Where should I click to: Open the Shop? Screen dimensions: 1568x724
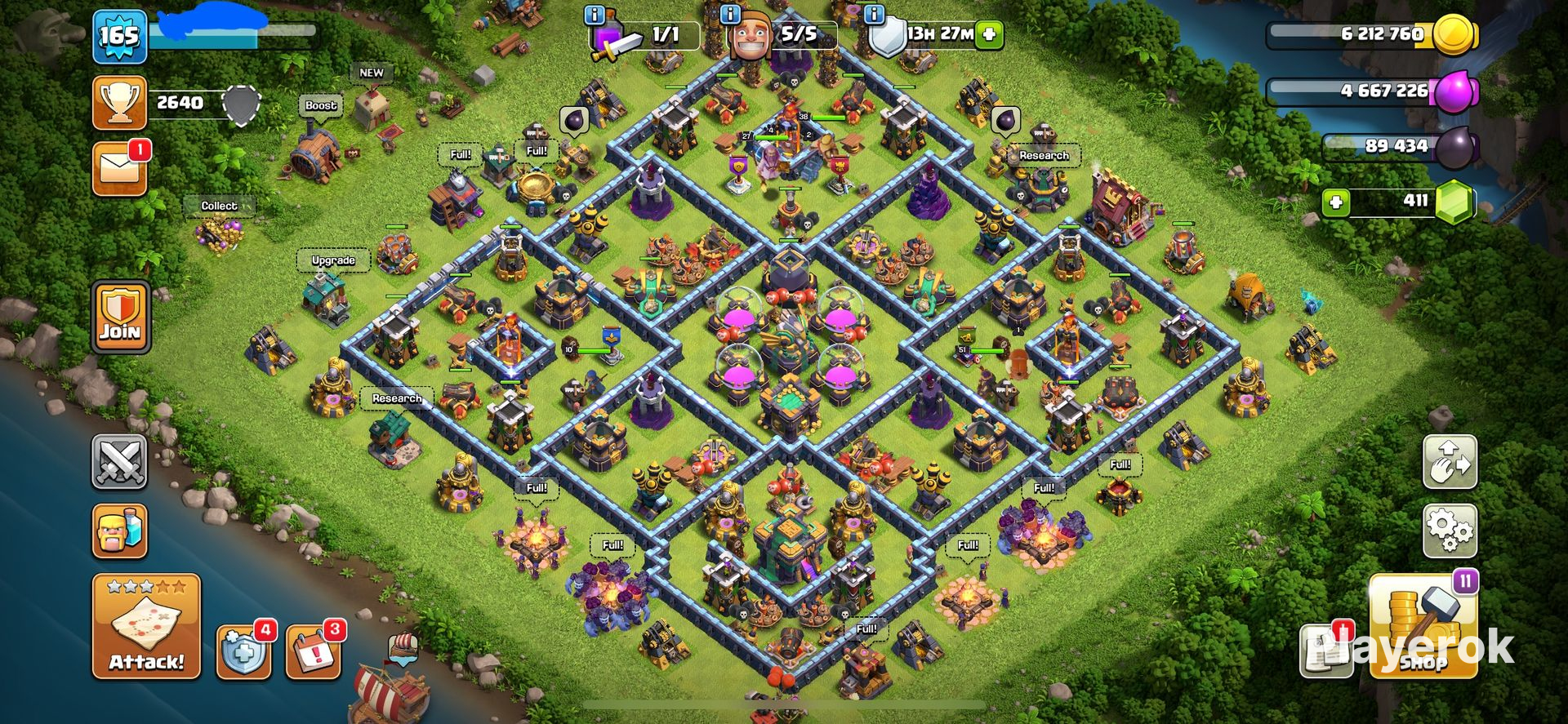pos(1423,627)
